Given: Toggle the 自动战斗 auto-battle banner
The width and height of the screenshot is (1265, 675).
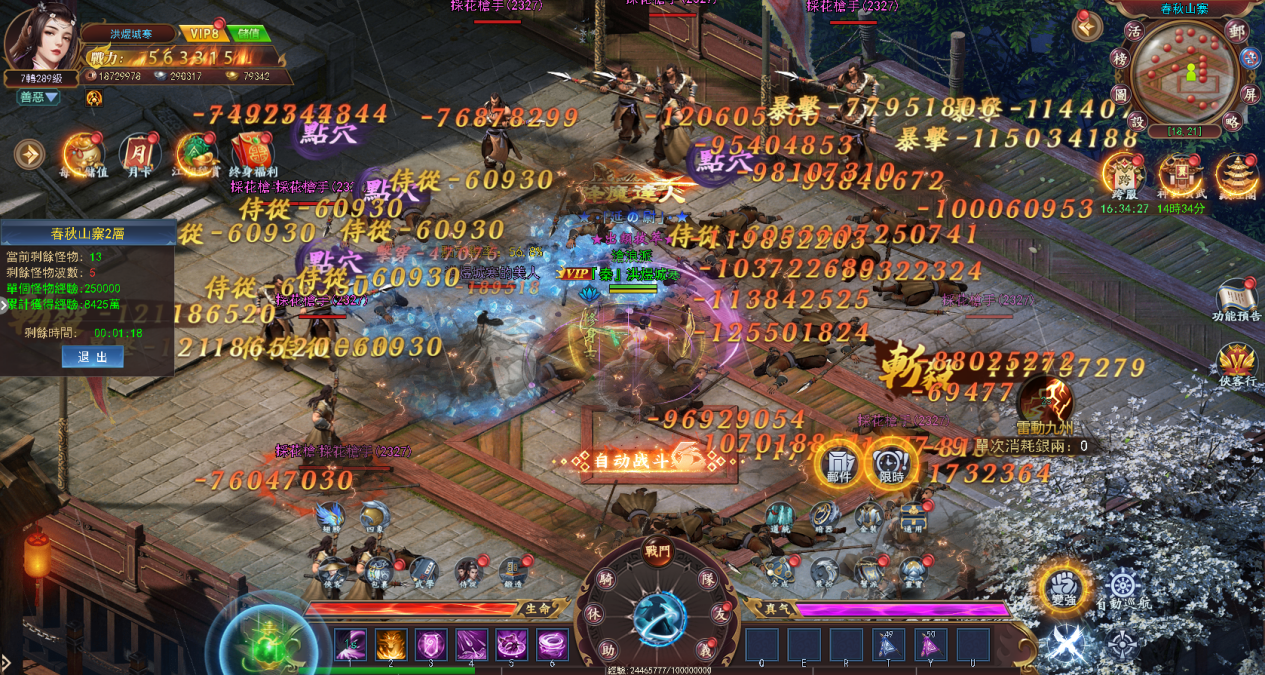Looking at the screenshot, I should click(x=647, y=460).
